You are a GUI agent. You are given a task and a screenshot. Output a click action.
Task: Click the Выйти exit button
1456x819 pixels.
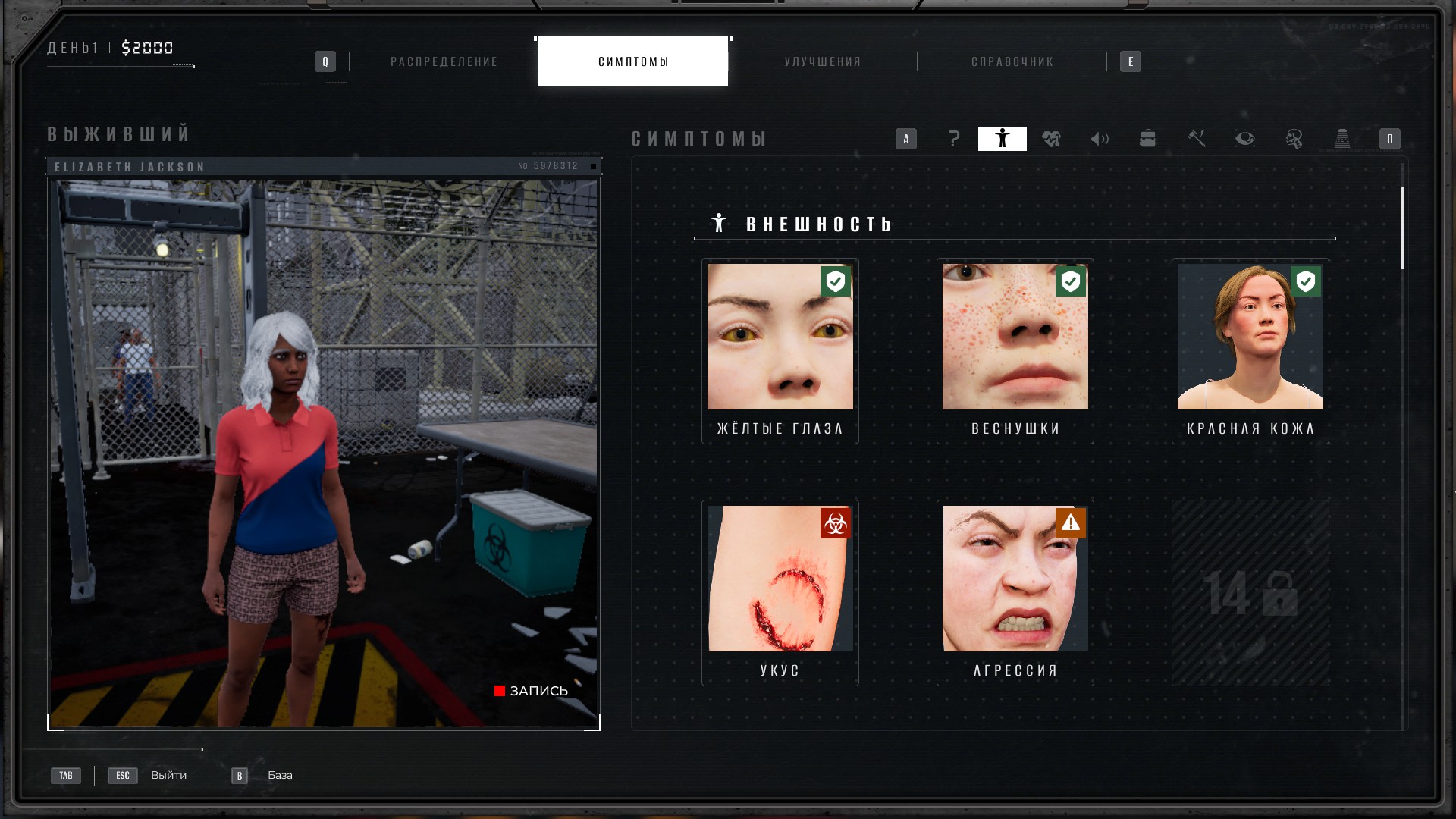pyautogui.click(x=168, y=775)
